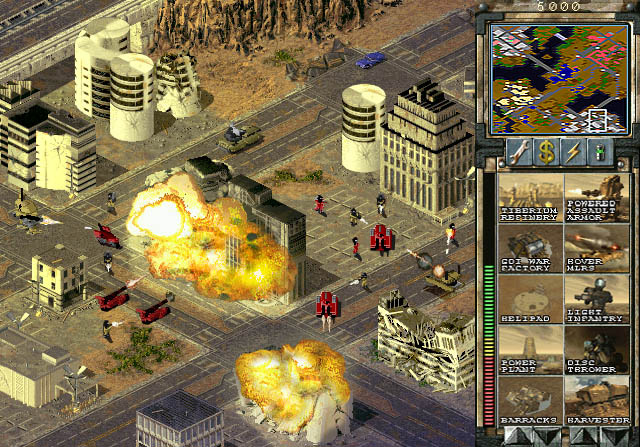Activate the wrench repair button
The height and width of the screenshot is (447, 640).
click(x=520, y=153)
